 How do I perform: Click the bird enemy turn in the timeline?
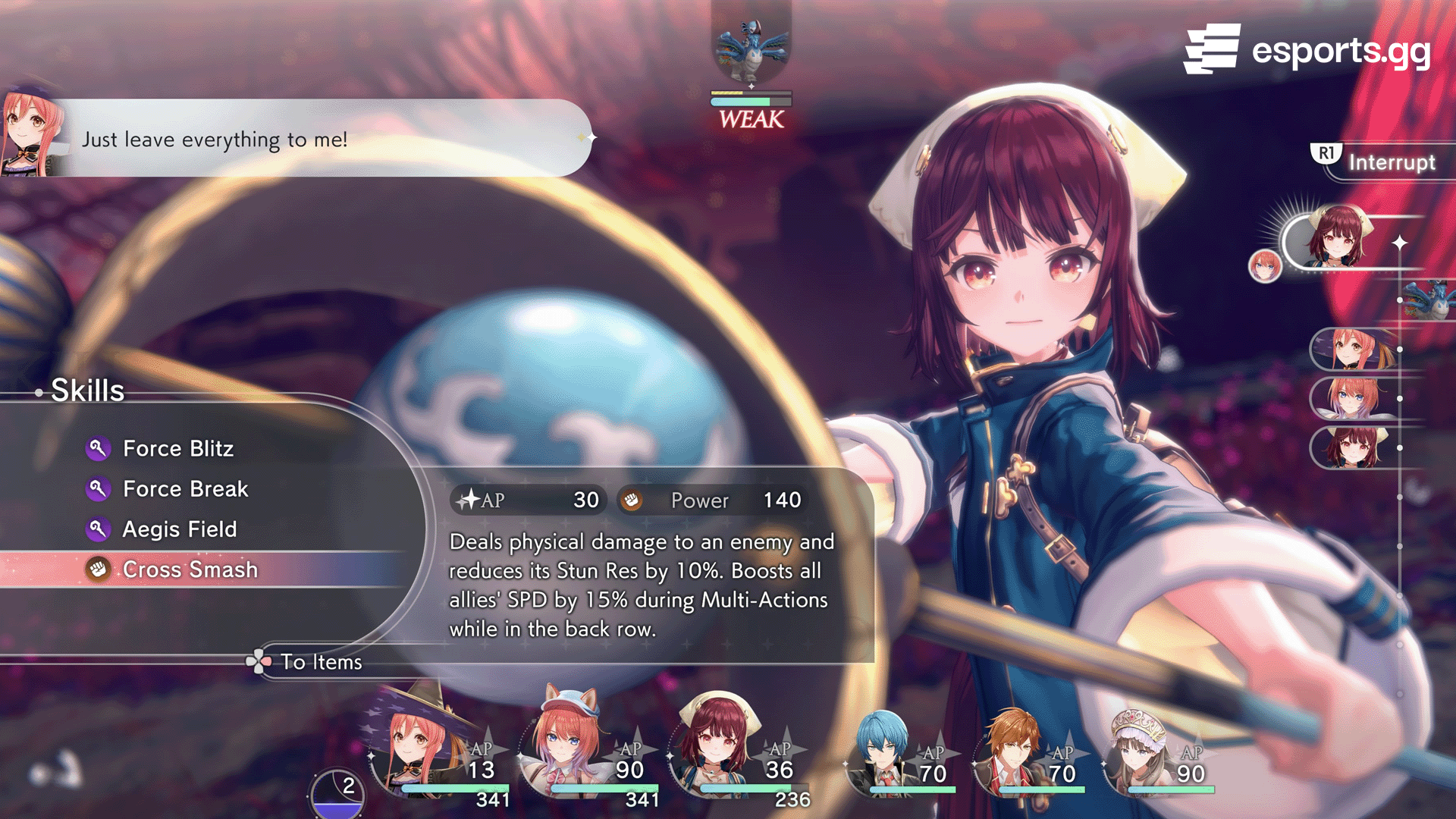point(1429,300)
